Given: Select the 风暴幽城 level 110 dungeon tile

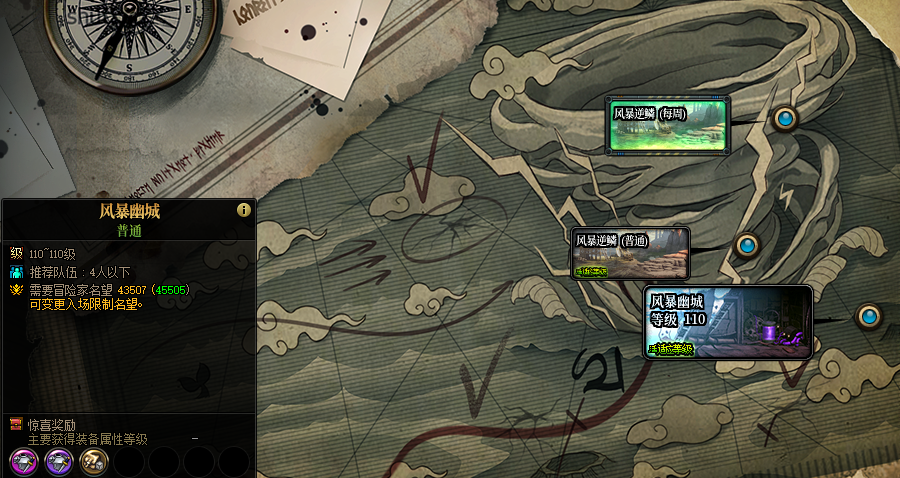Looking at the screenshot, I should pyautogui.click(x=727, y=322).
